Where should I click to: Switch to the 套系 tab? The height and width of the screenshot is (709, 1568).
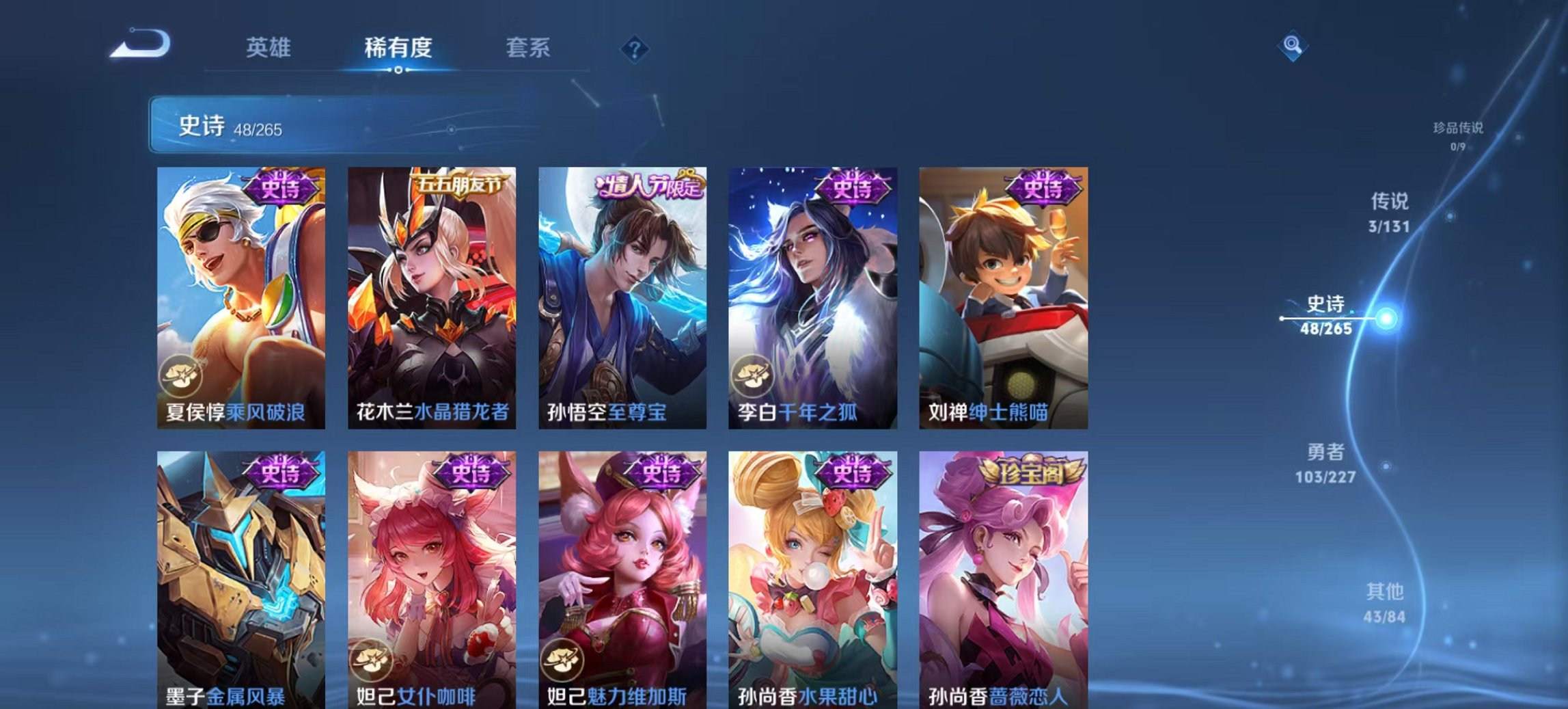click(529, 48)
